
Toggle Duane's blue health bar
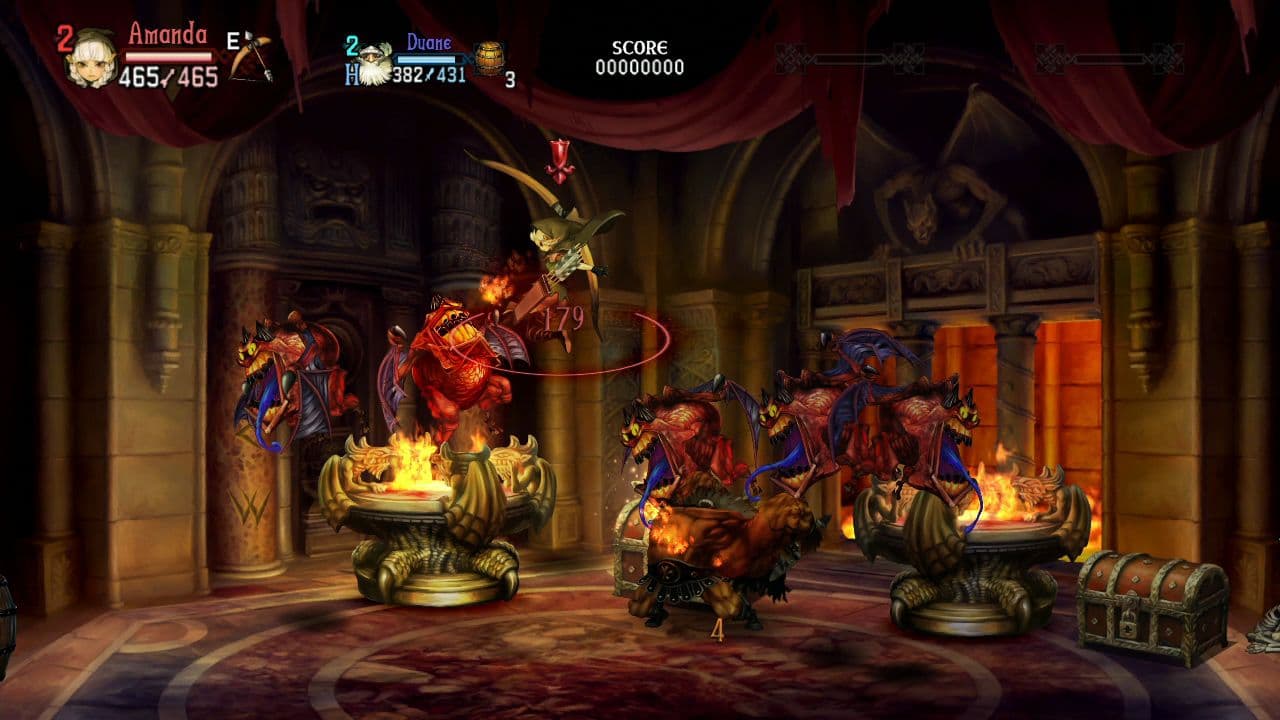click(x=430, y=57)
